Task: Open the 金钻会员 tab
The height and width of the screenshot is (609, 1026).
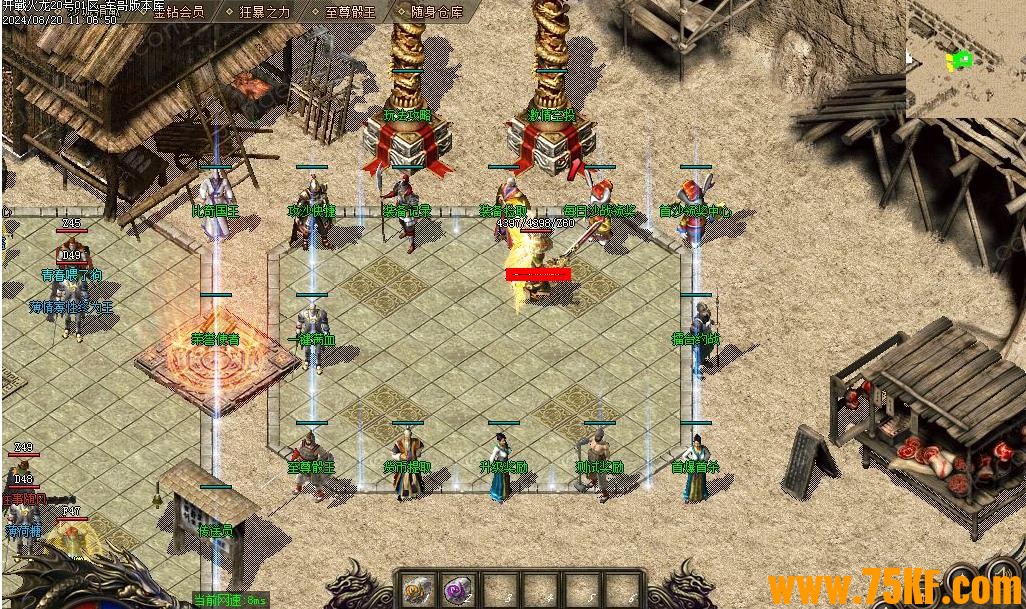Action: point(177,12)
